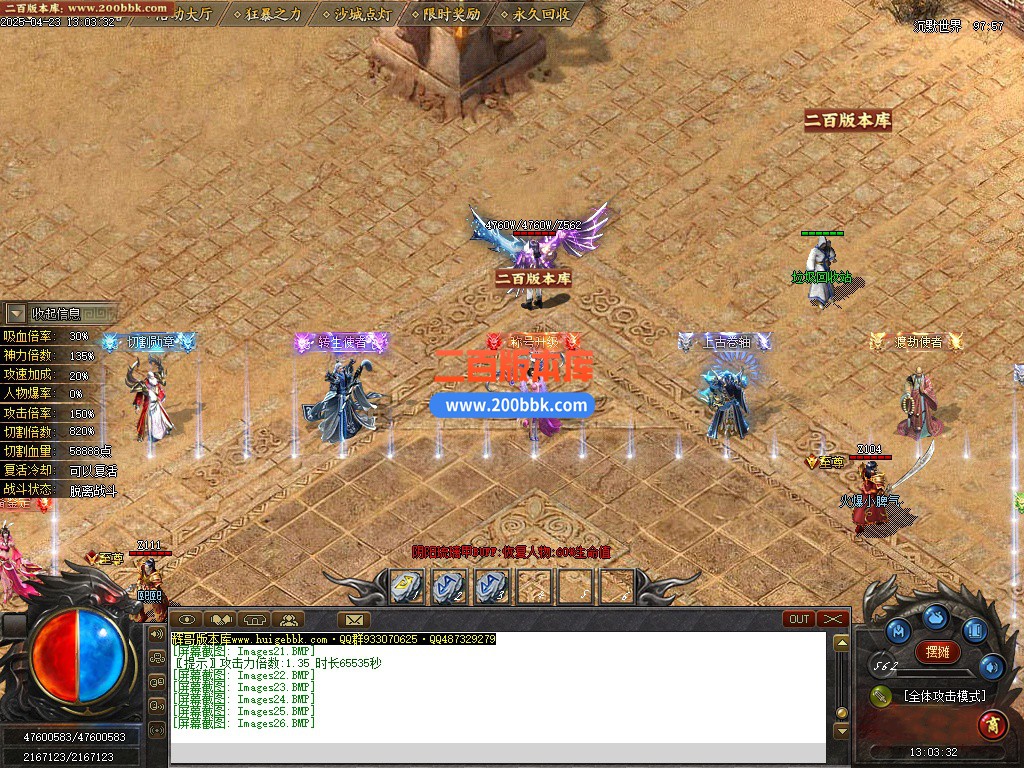1024x768 pixels.
Task: Click the OUT button
Action: [799, 619]
